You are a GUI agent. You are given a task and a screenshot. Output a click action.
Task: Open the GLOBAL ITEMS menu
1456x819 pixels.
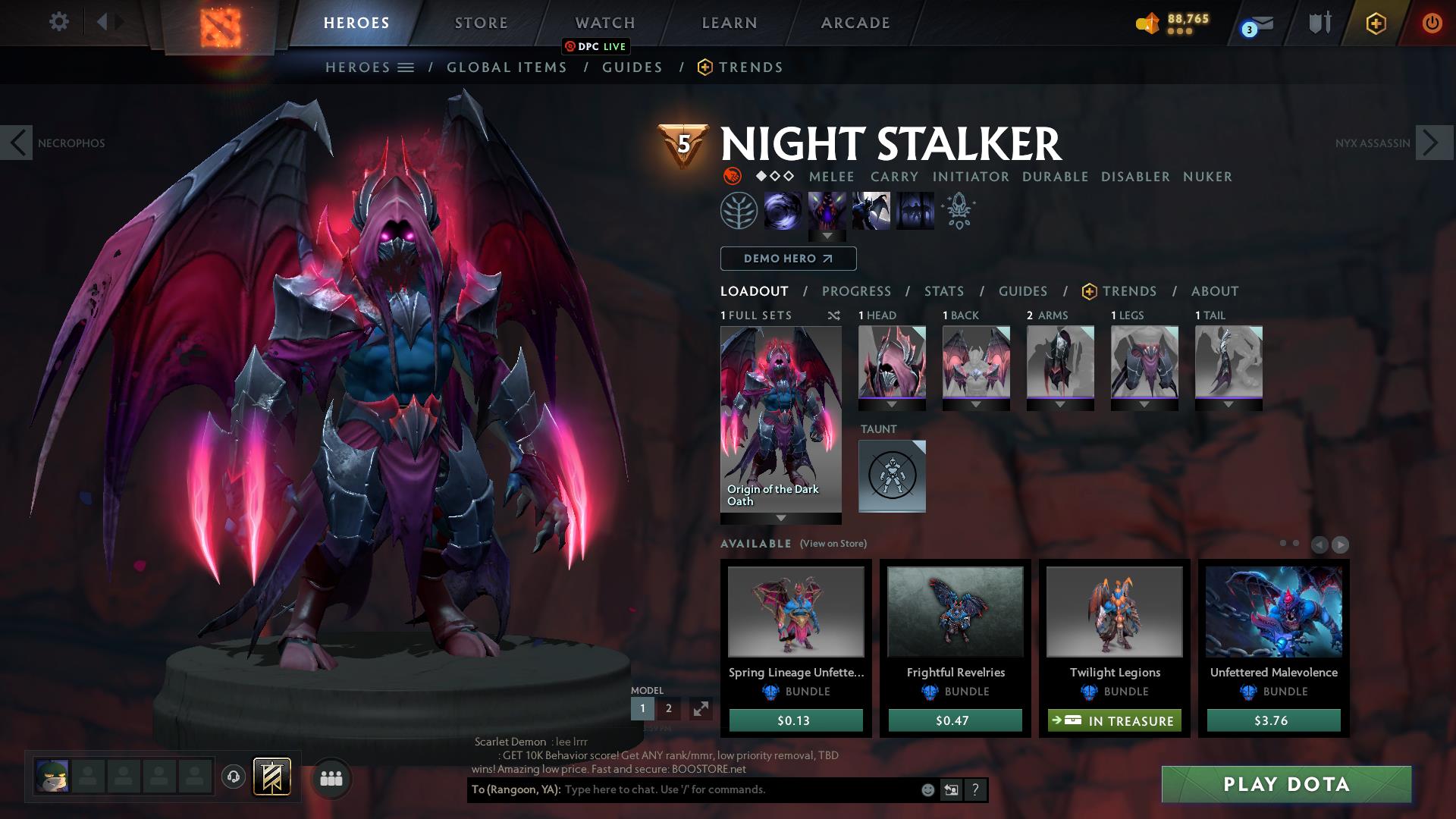[506, 67]
